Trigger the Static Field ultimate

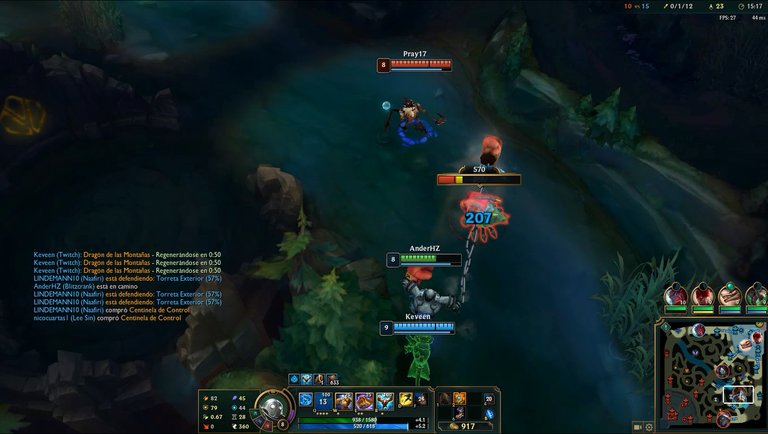coord(385,401)
